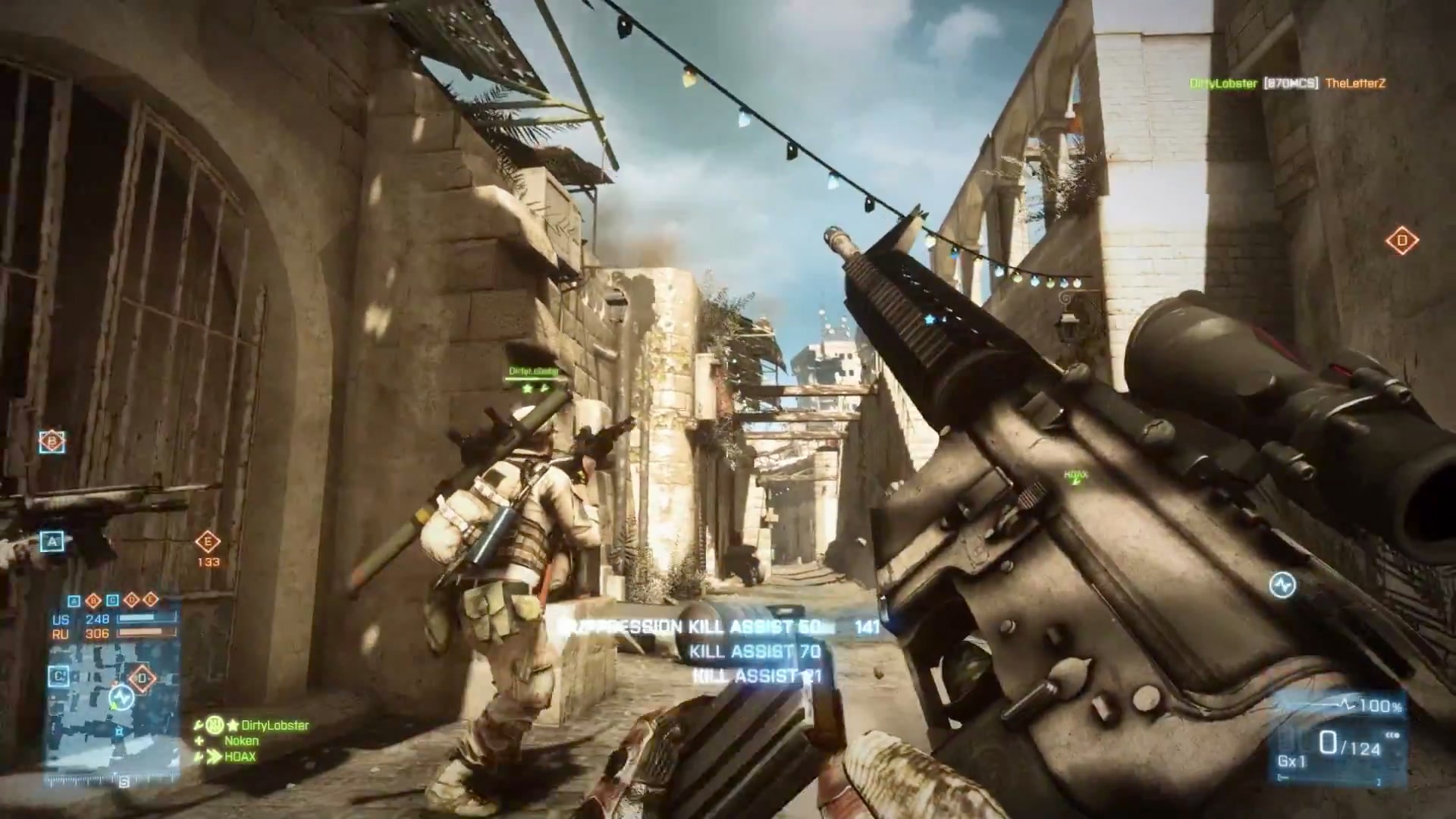
Task: Select squad member HOAX in squad list
Action: [x=240, y=757]
